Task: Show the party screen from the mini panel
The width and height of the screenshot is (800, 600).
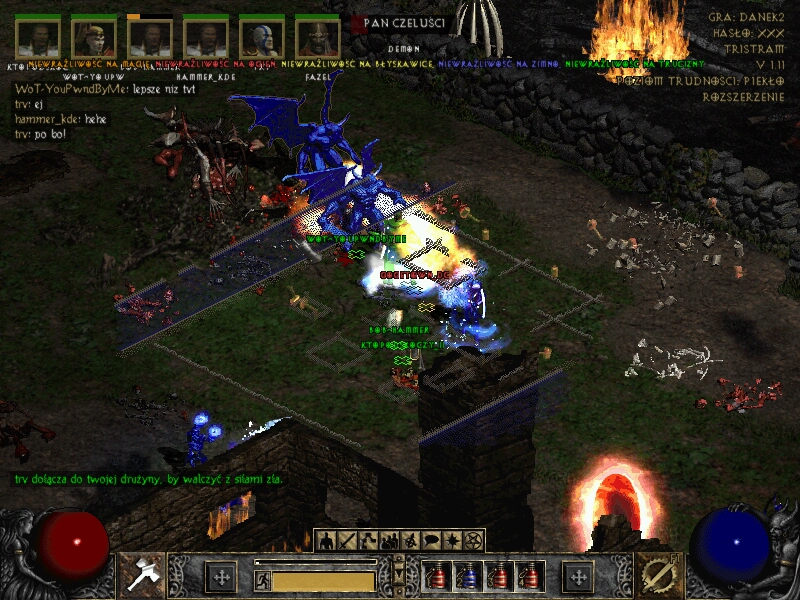Action: click(x=389, y=541)
